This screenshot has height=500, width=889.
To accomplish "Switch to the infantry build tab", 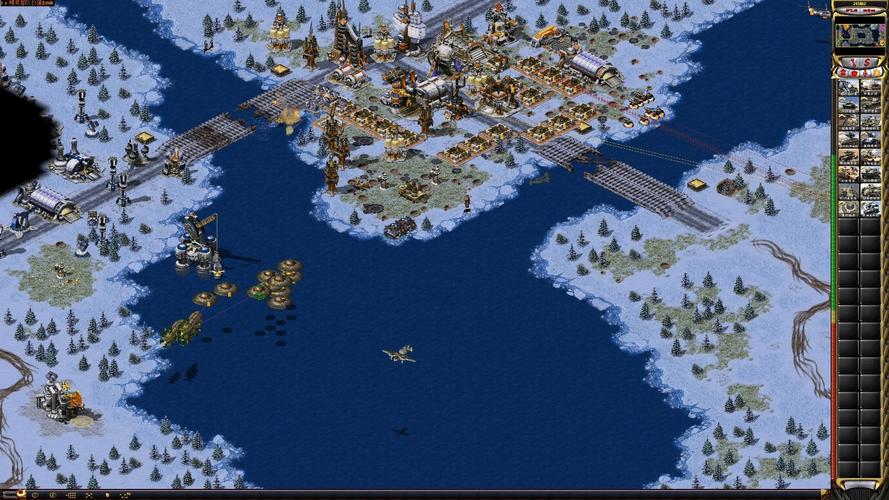I will (x=866, y=72).
